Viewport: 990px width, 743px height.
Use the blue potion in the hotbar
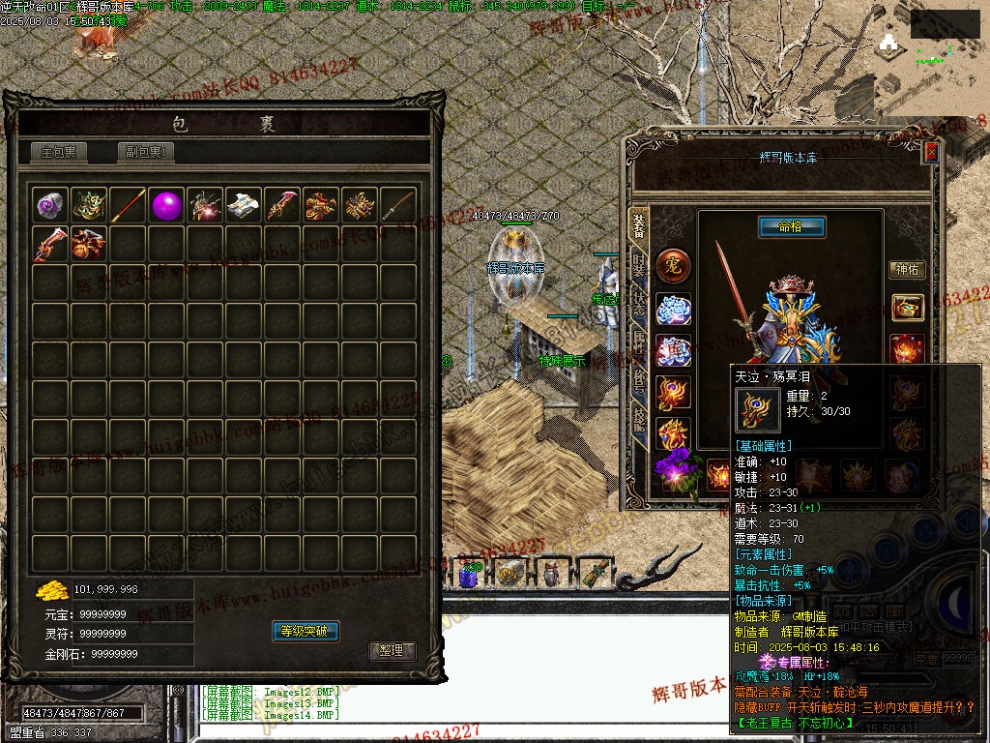pos(470,572)
